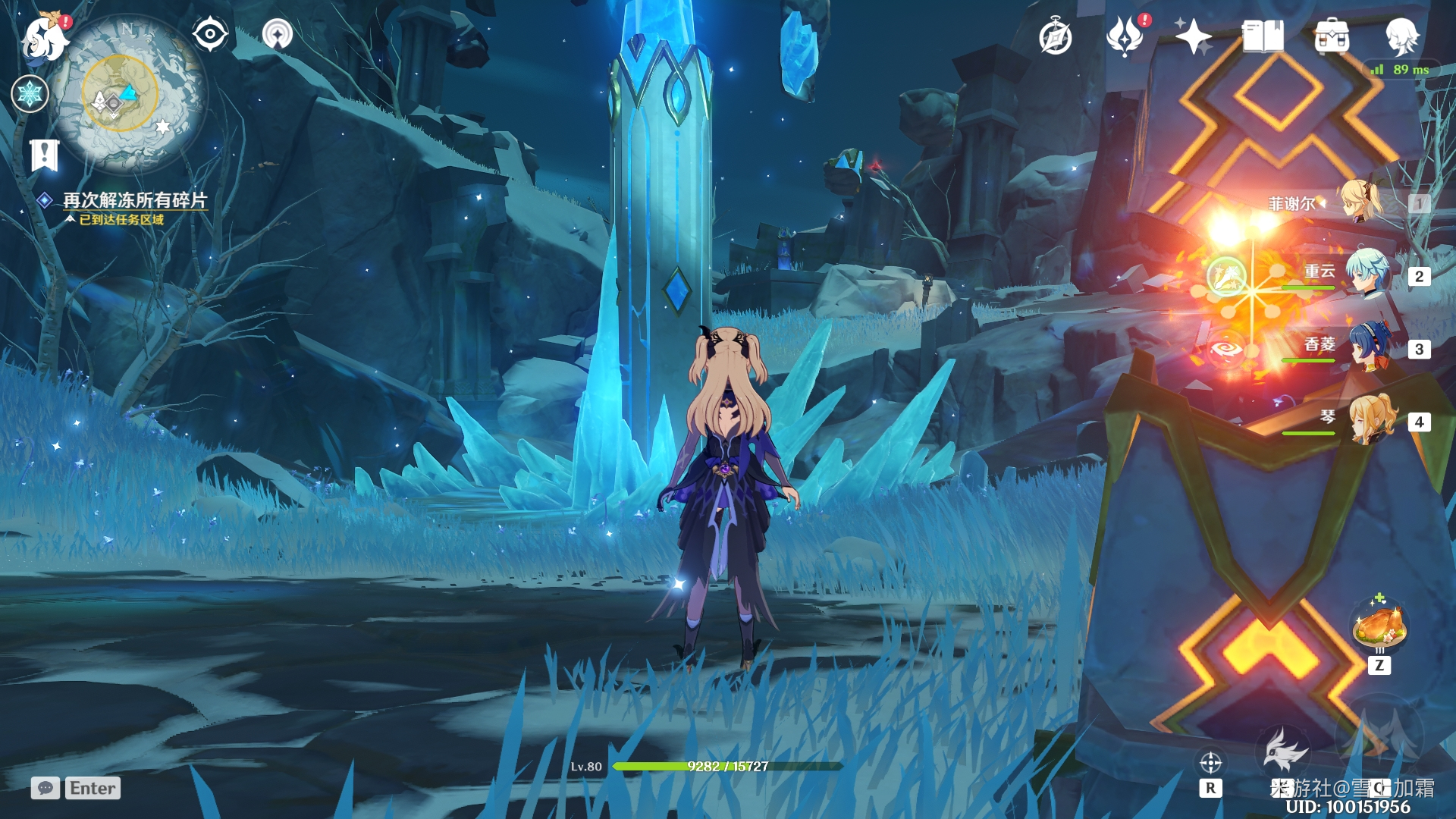This screenshot has height=819, width=1456.
Task: Toggle the elemental sight eye icon
Action: (x=210, y=35)
